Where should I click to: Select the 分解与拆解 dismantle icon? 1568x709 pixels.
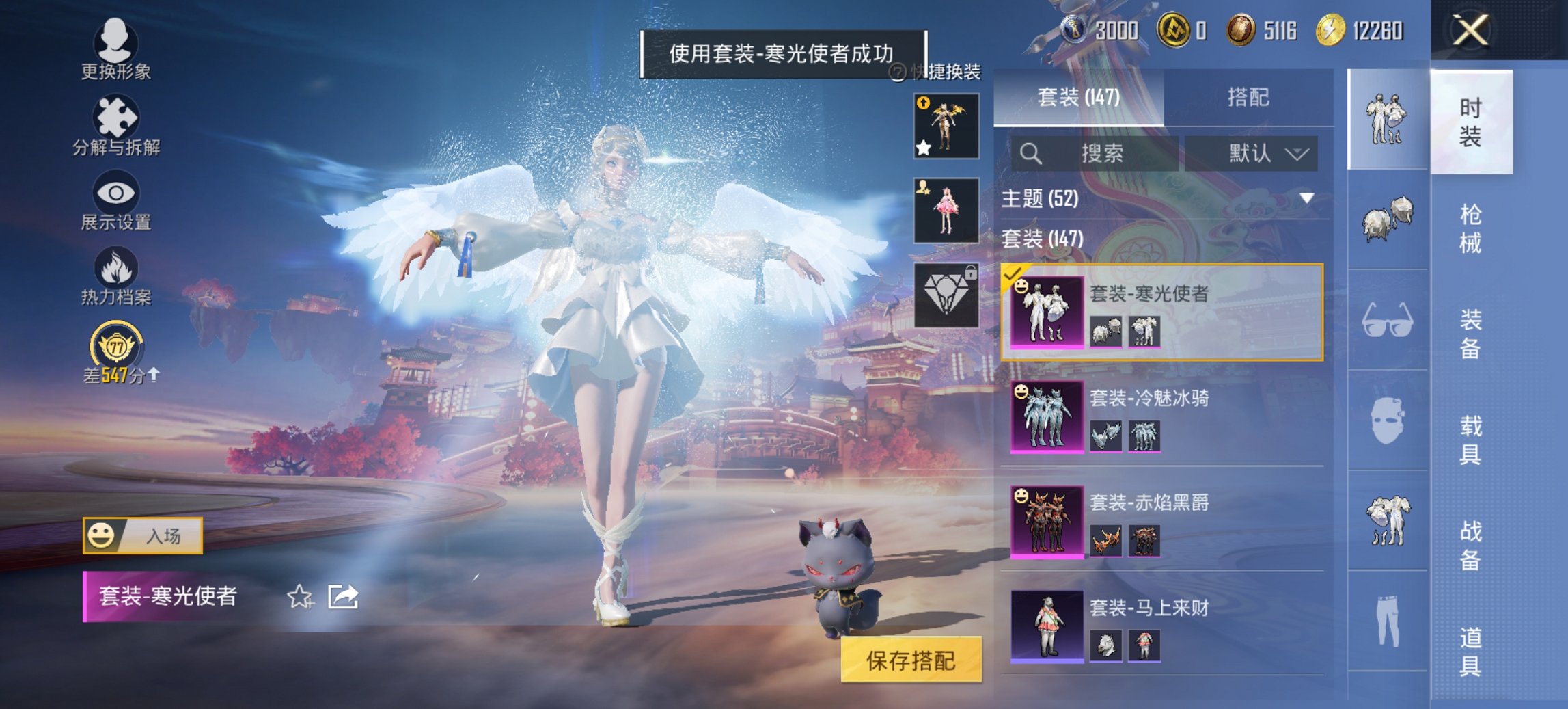pos(116,123)
